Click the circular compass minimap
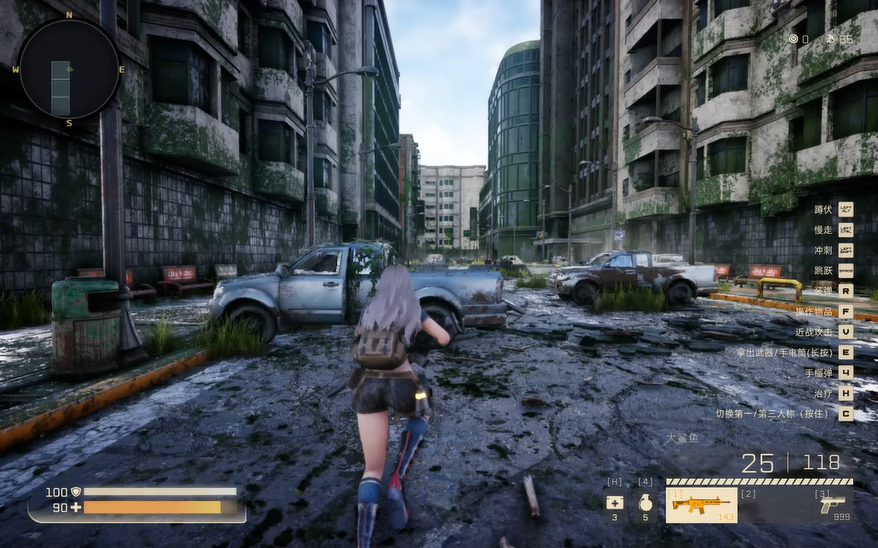878x548 pixels. [x=69, y=69]
